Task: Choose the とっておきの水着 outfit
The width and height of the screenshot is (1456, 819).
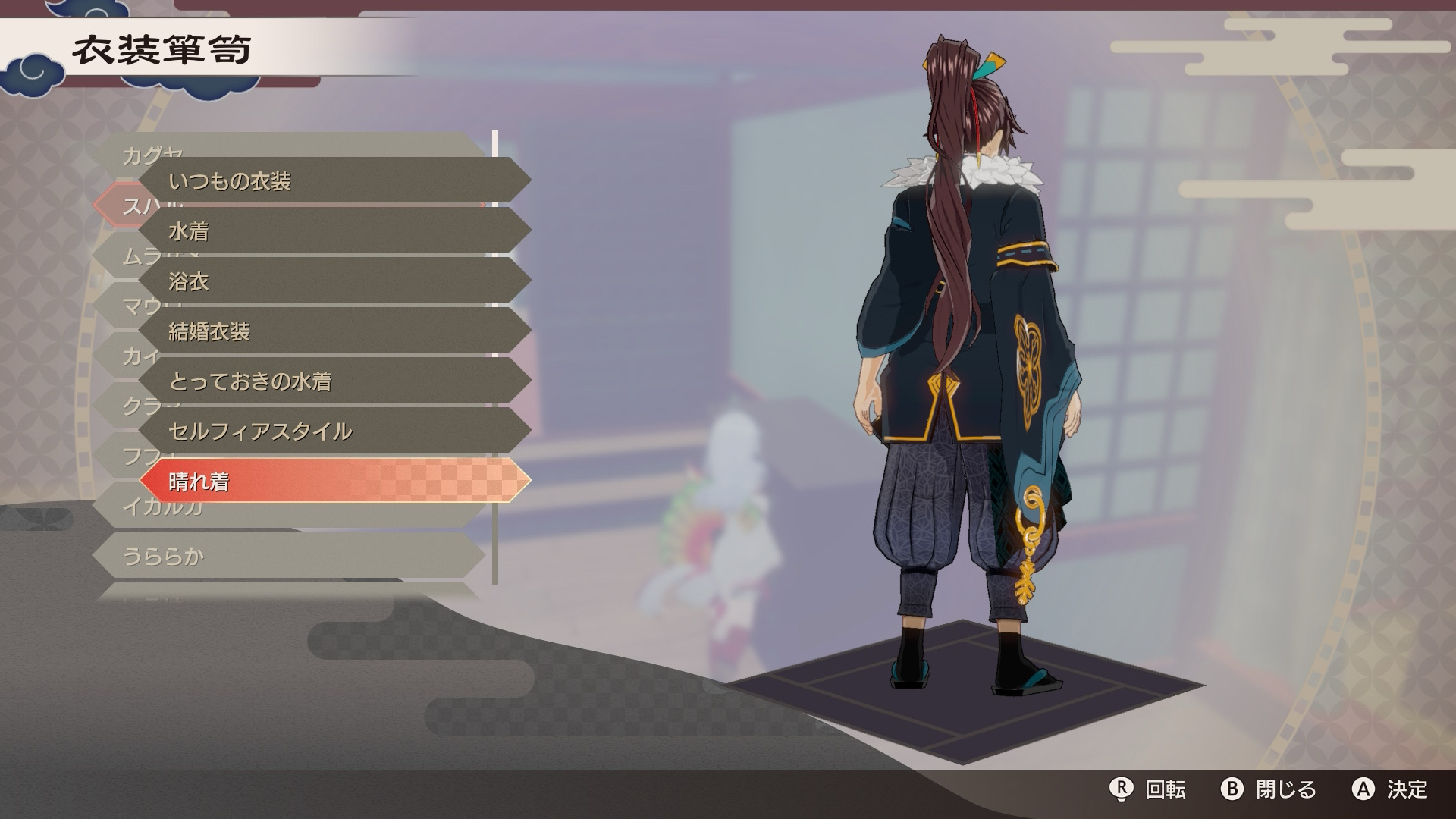Action: (334, 381)
